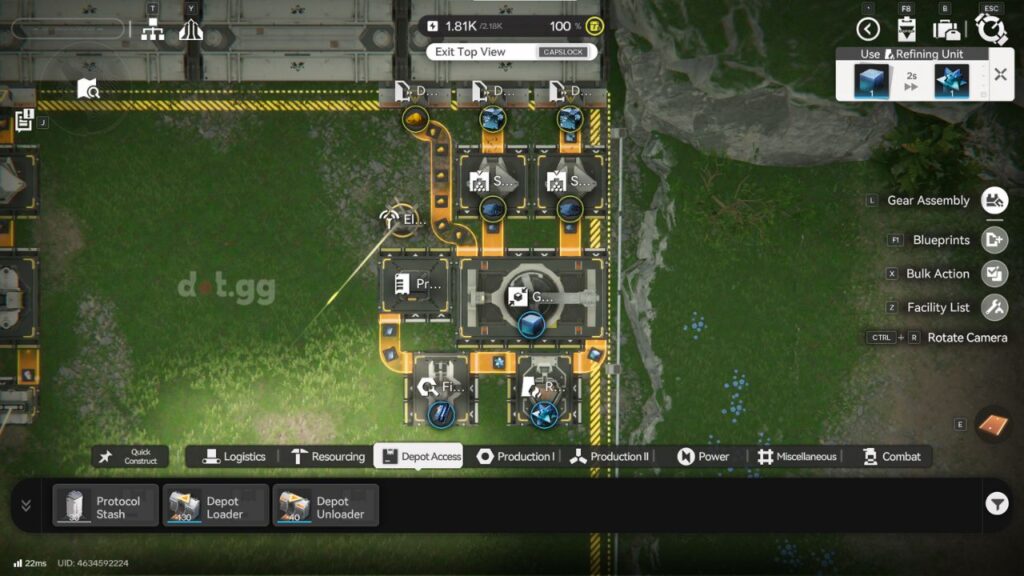The height and width of the screenshot is (576, 1024).
Task: Show the Production I category
Action: pos(515,457)
